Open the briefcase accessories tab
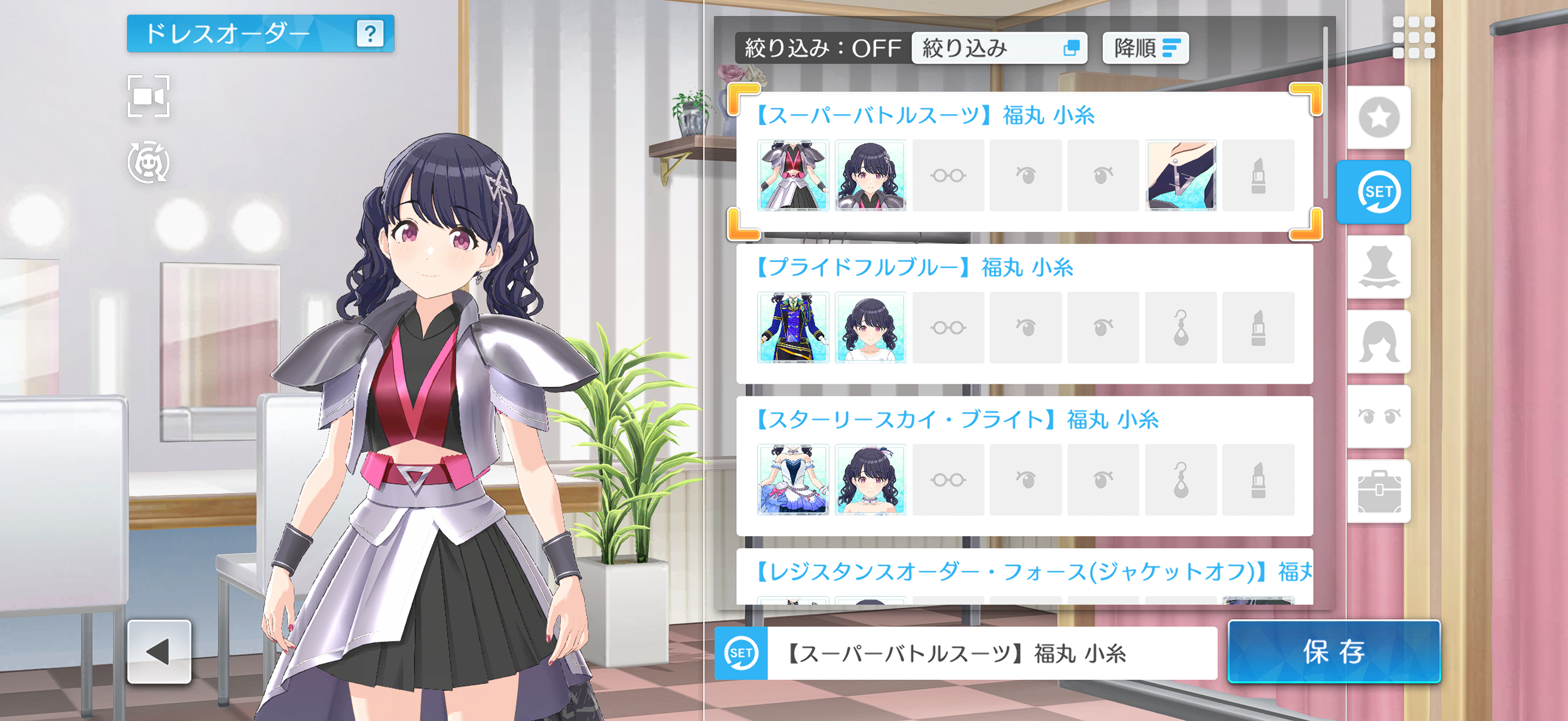This screenshot has height=721, width=1568. point(1378,491)
